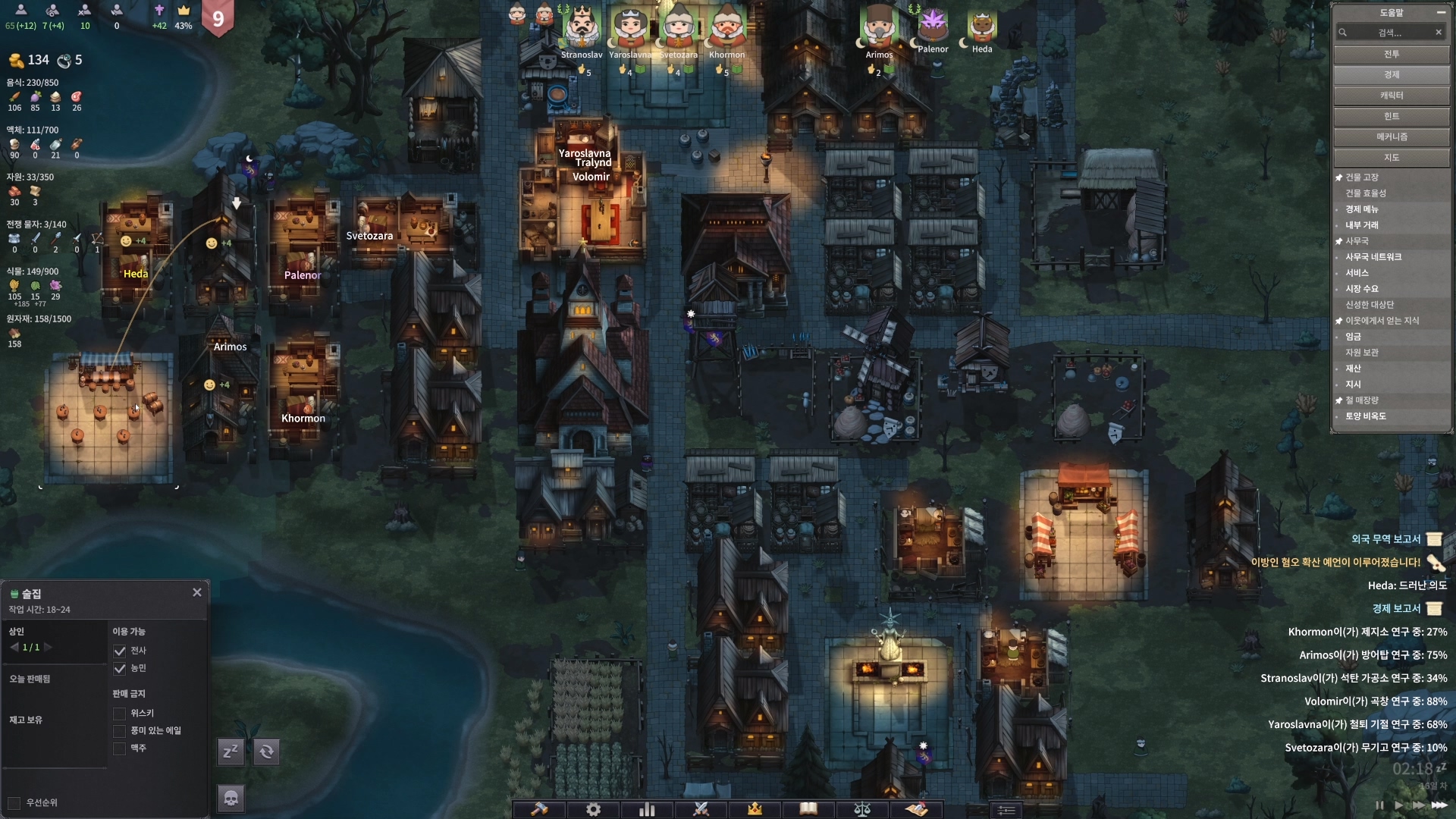Open the crossed swords military menu
The width and height of the screenshot is (1456, 819).
point(701,809)
